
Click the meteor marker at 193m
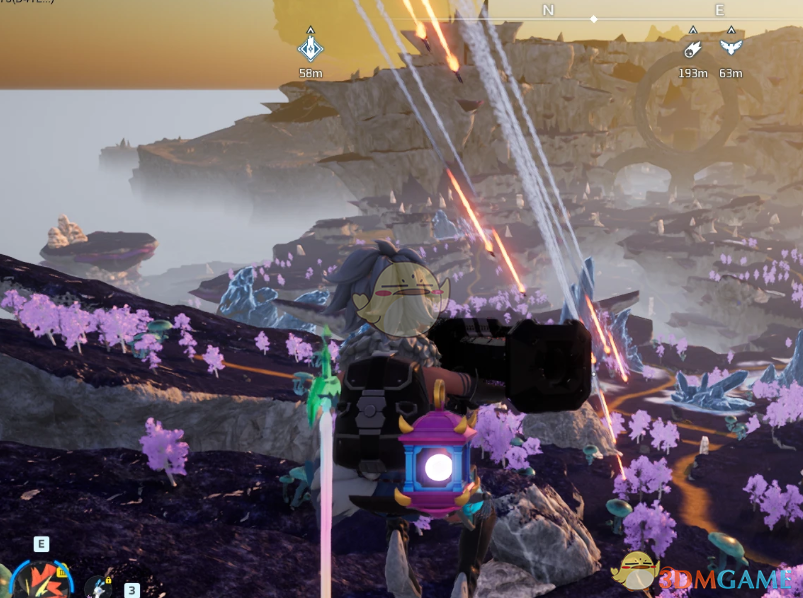pos(692,48)
